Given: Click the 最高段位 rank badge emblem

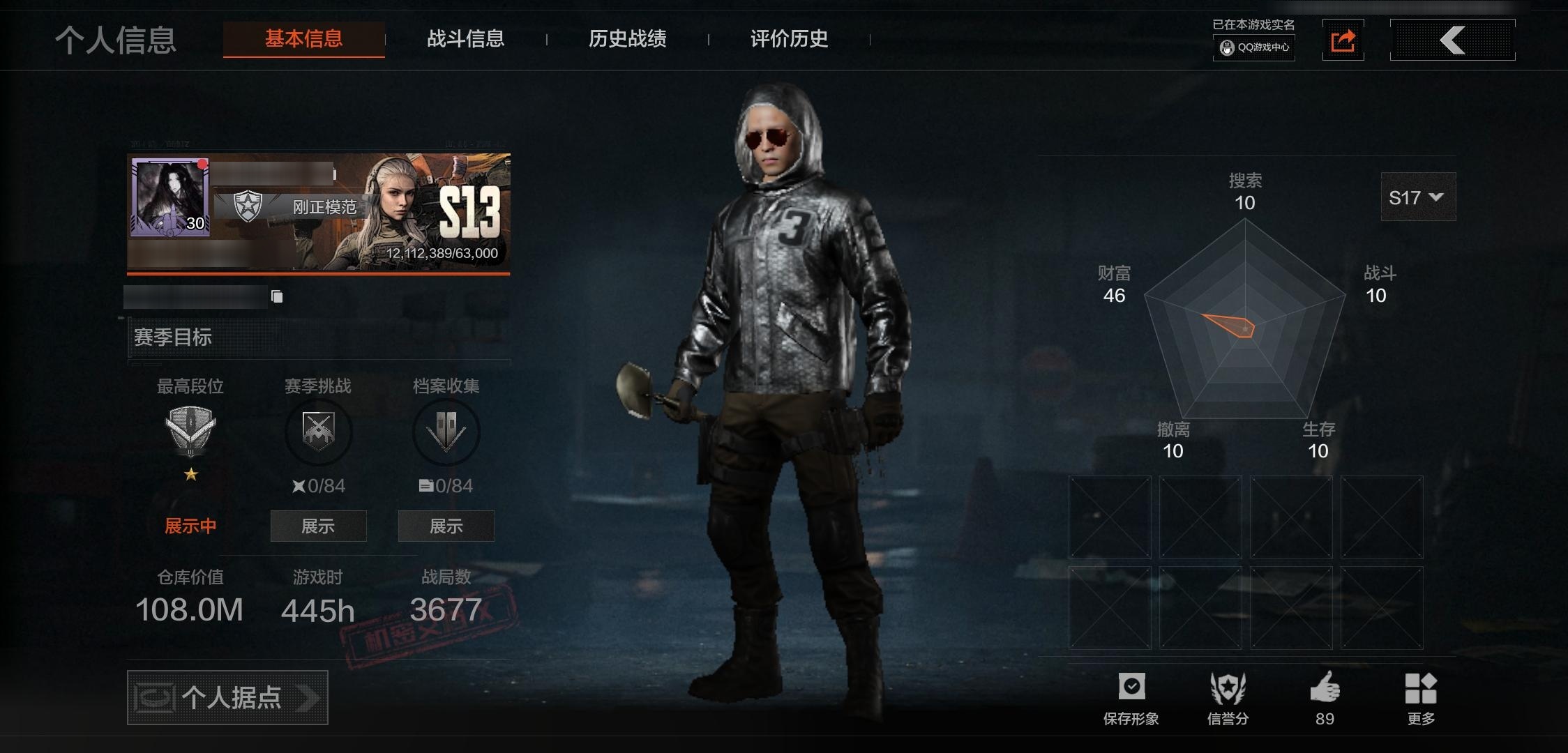Looking at the screenshot, I should pos(190,429).
